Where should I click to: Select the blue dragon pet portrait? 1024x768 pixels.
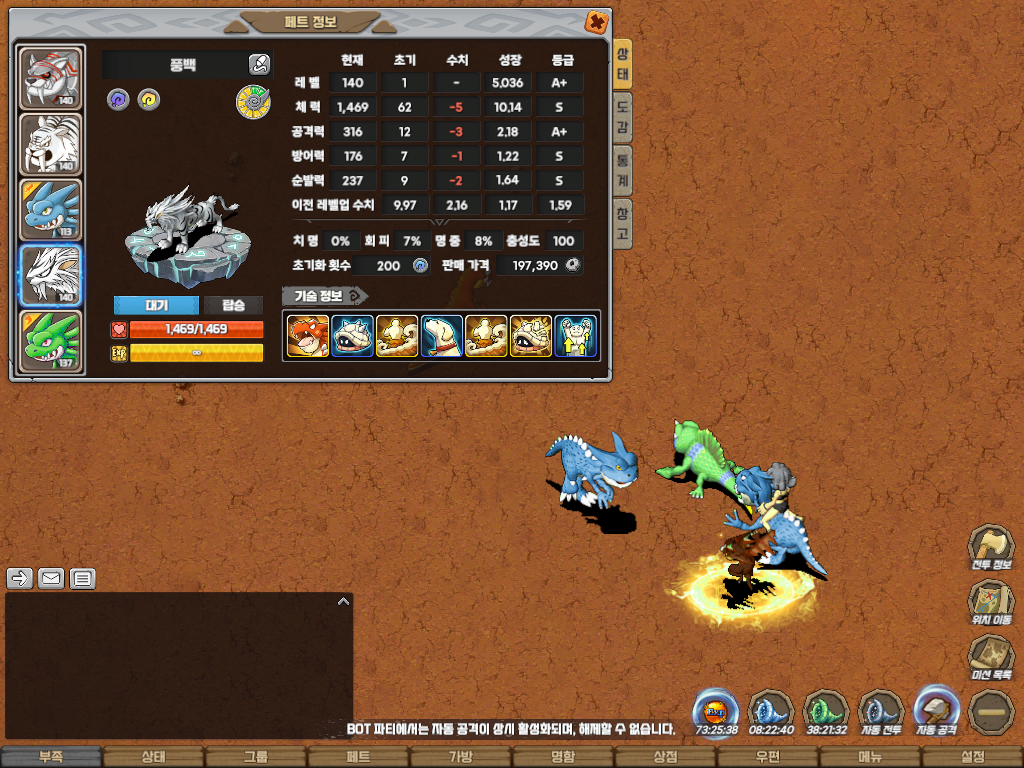point(51,210)
